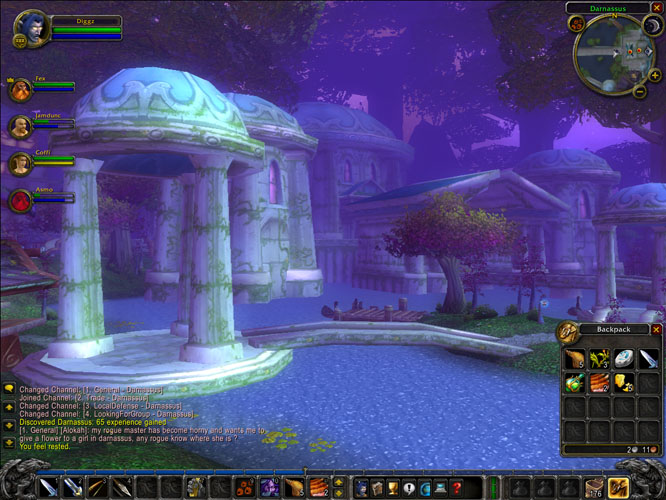Viewport: 666px width, 500px height.
Task: Close the Backpack window
Action: 657,329
